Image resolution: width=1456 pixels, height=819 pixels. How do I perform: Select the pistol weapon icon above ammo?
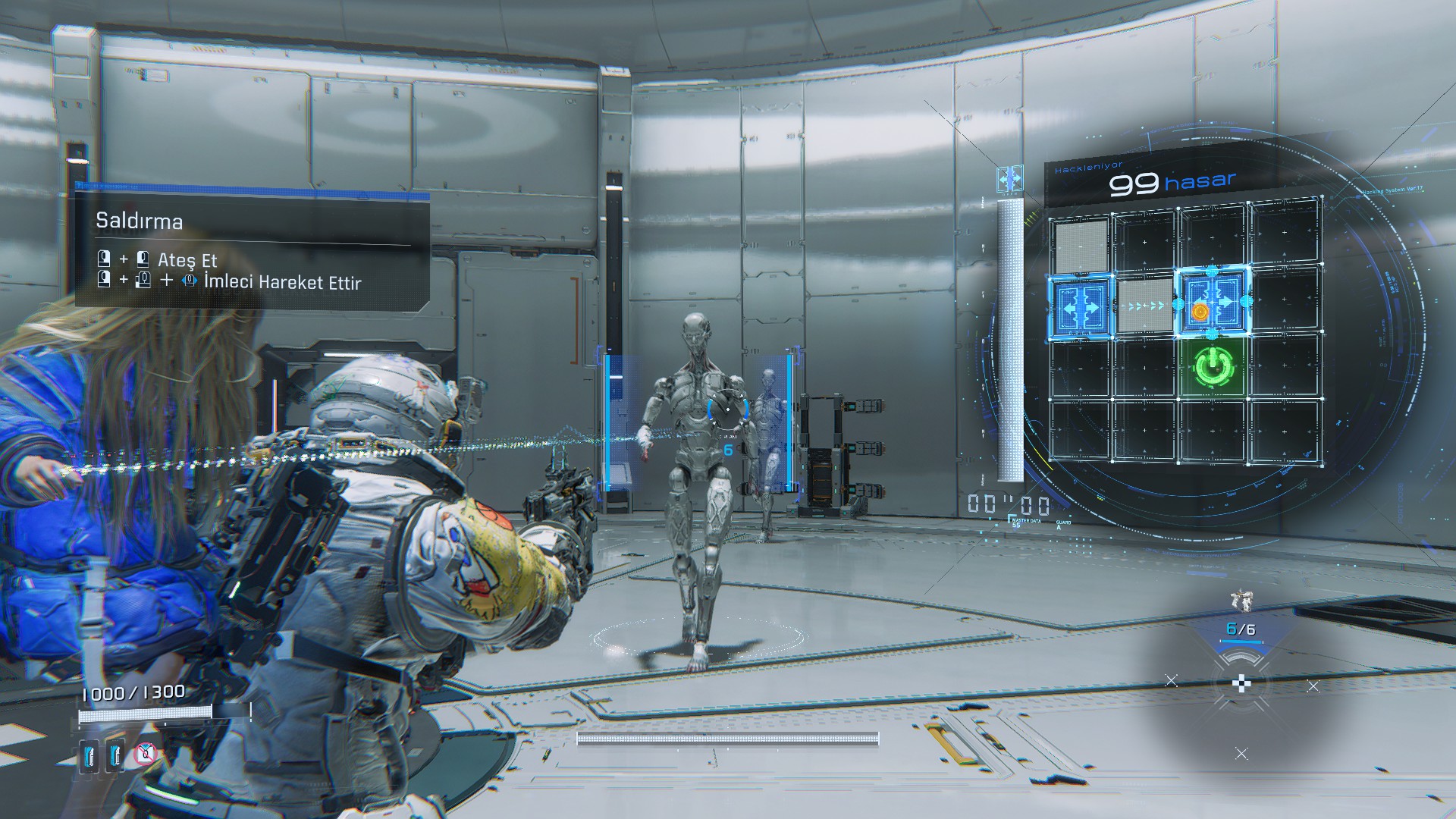[x=1241, y=601]
